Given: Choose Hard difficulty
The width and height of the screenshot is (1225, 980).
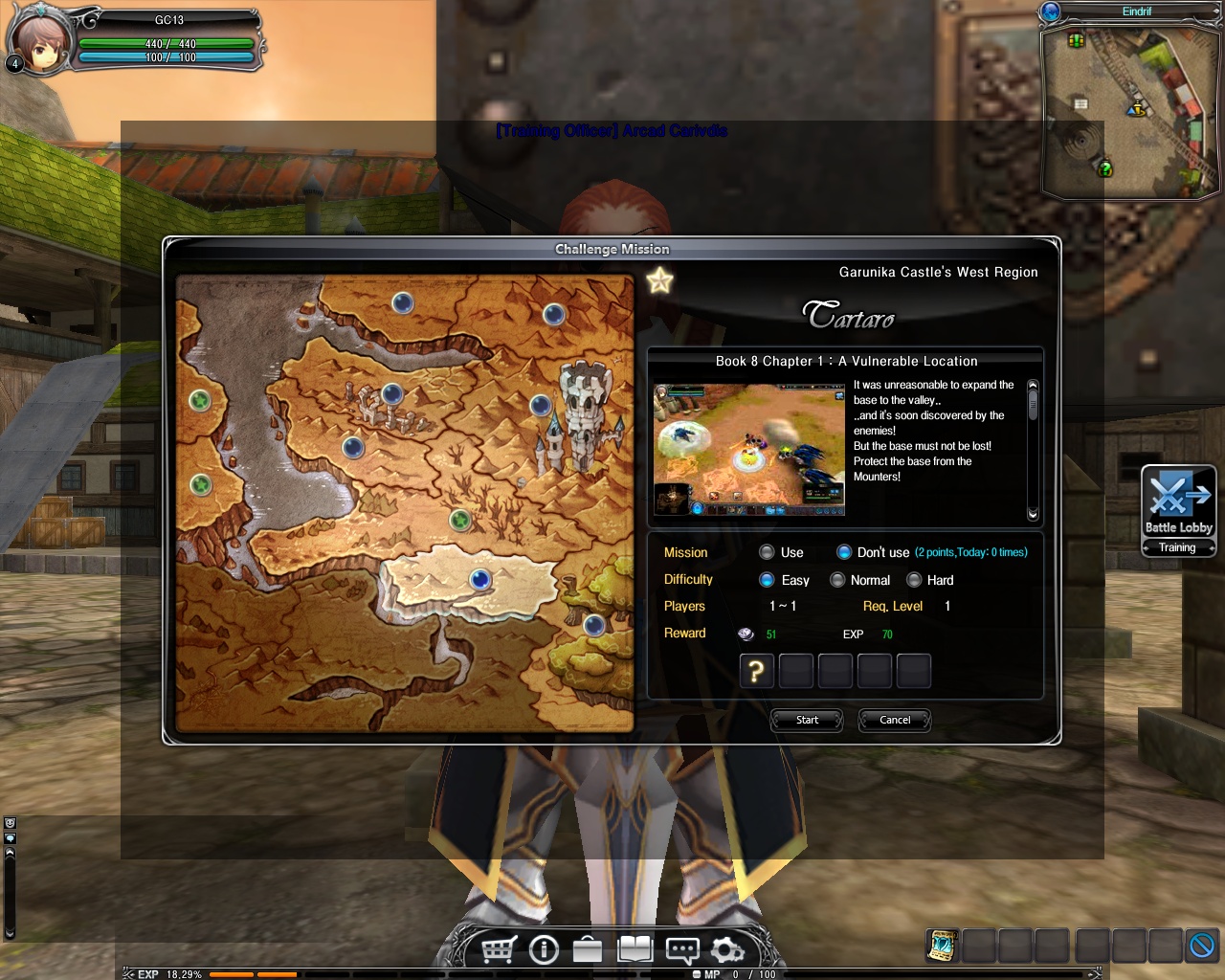Looking at the screenshot, I should (x=914, y=580).
